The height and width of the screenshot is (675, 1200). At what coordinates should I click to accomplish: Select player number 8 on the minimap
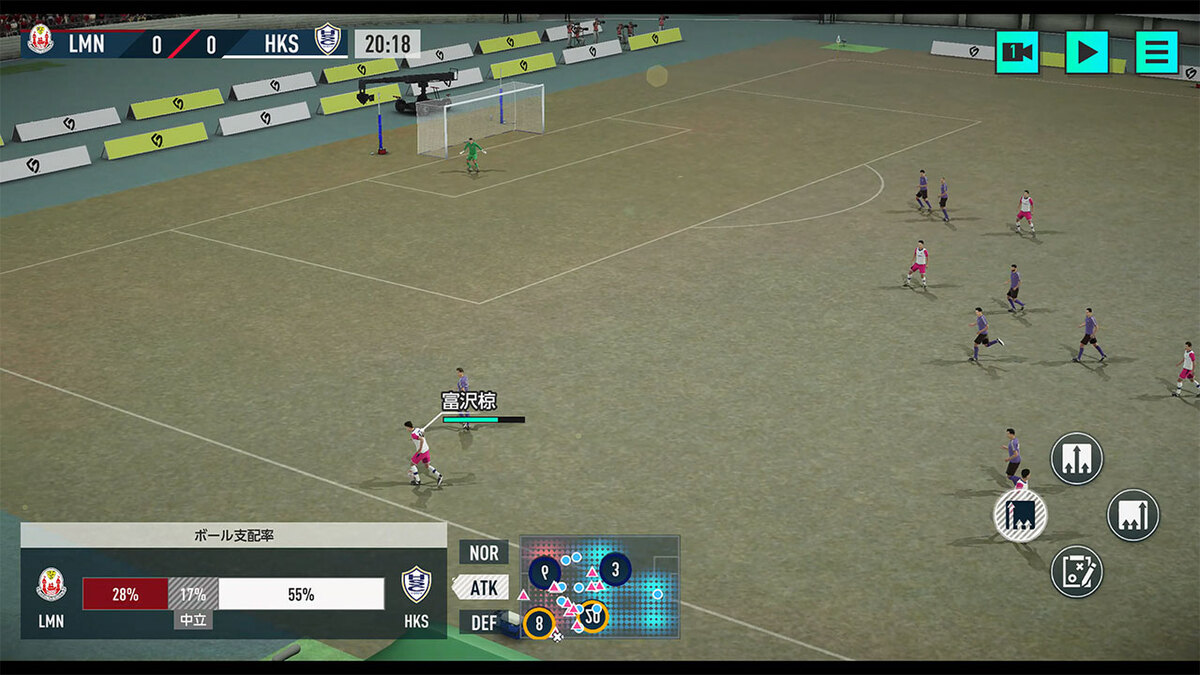tap(539, 623)
